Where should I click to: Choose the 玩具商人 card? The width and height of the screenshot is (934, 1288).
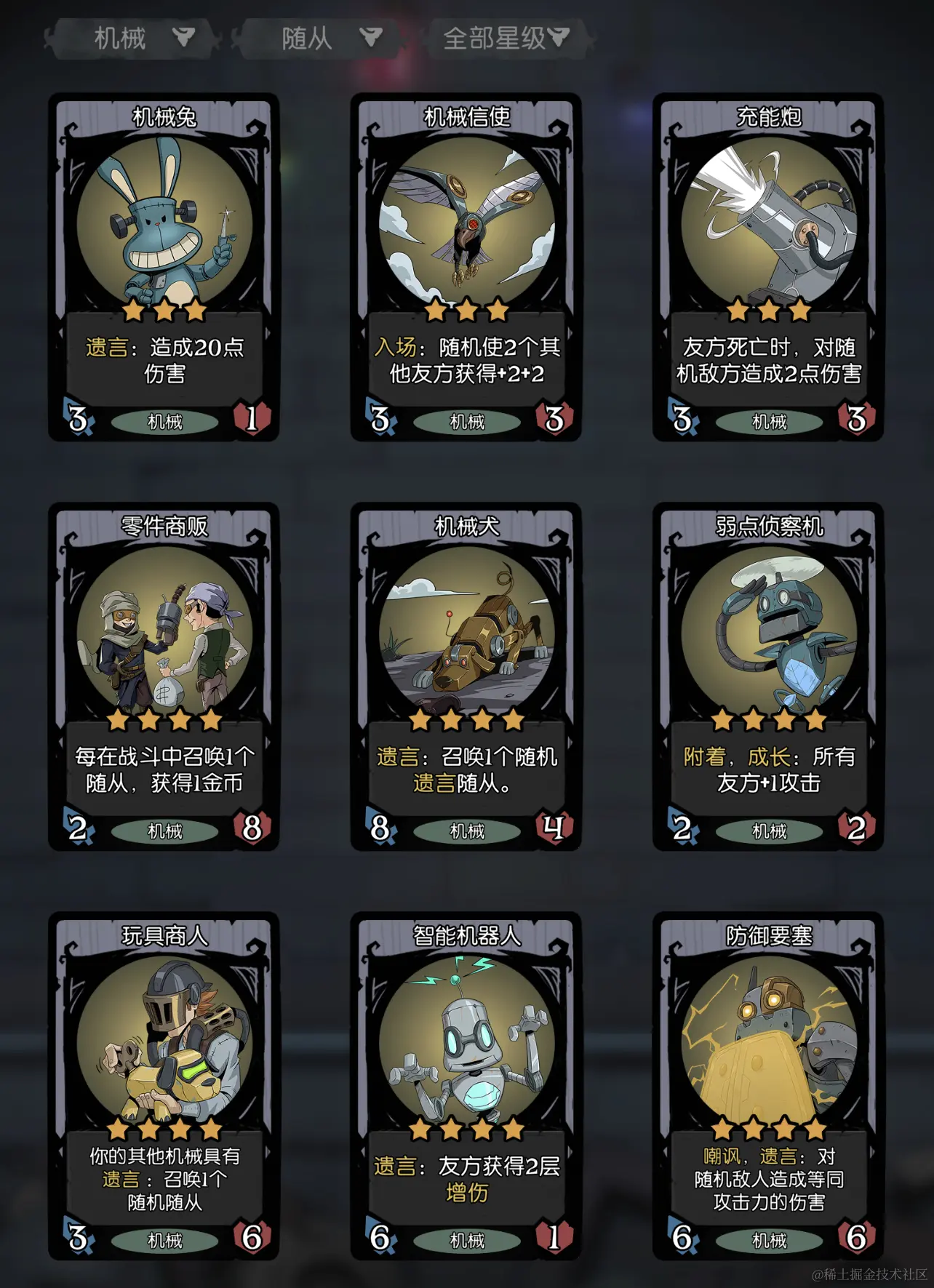164,1086
